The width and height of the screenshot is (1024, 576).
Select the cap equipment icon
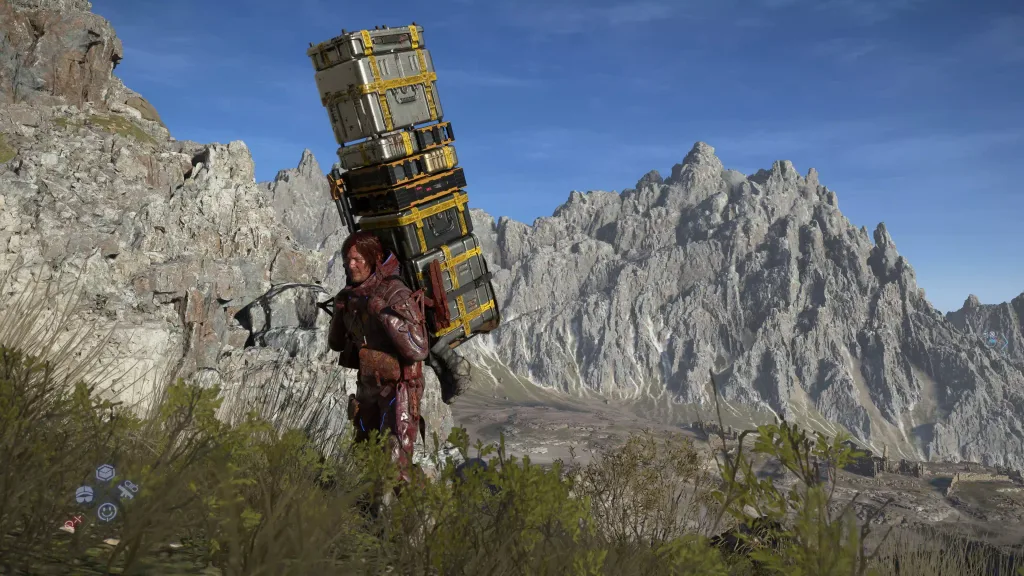coord(84,494)
